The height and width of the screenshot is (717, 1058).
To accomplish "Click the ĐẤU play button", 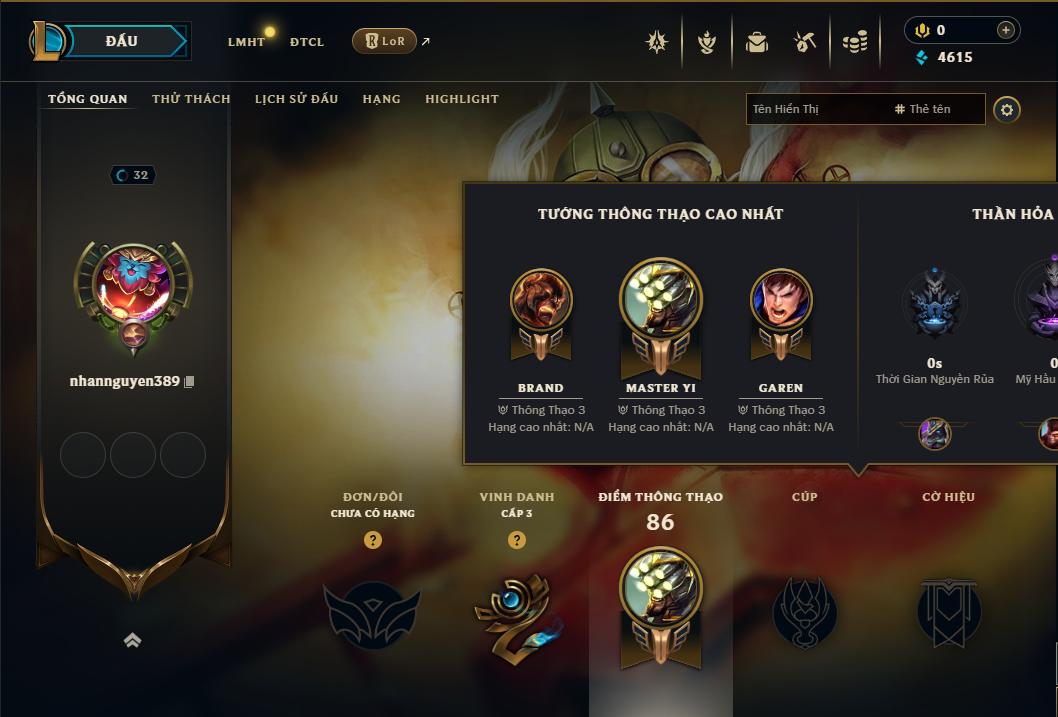I will pos(122,41).
